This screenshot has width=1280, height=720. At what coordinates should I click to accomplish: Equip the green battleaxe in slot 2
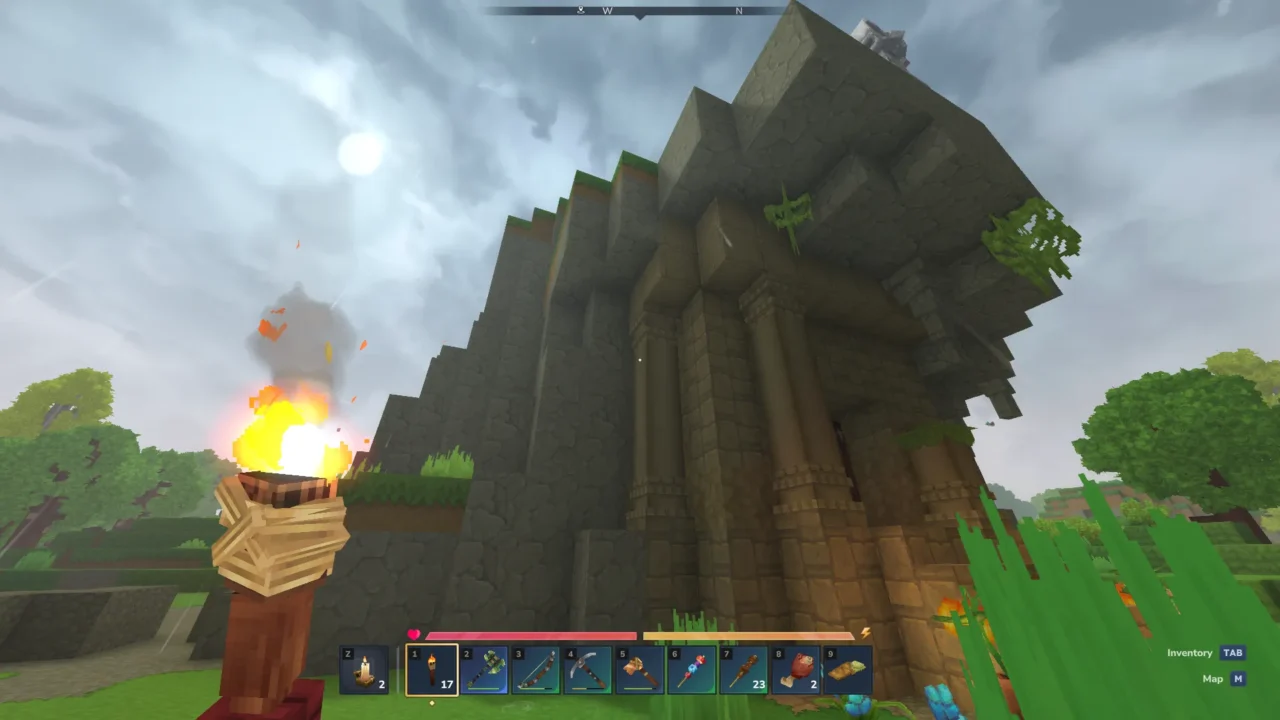484,669
